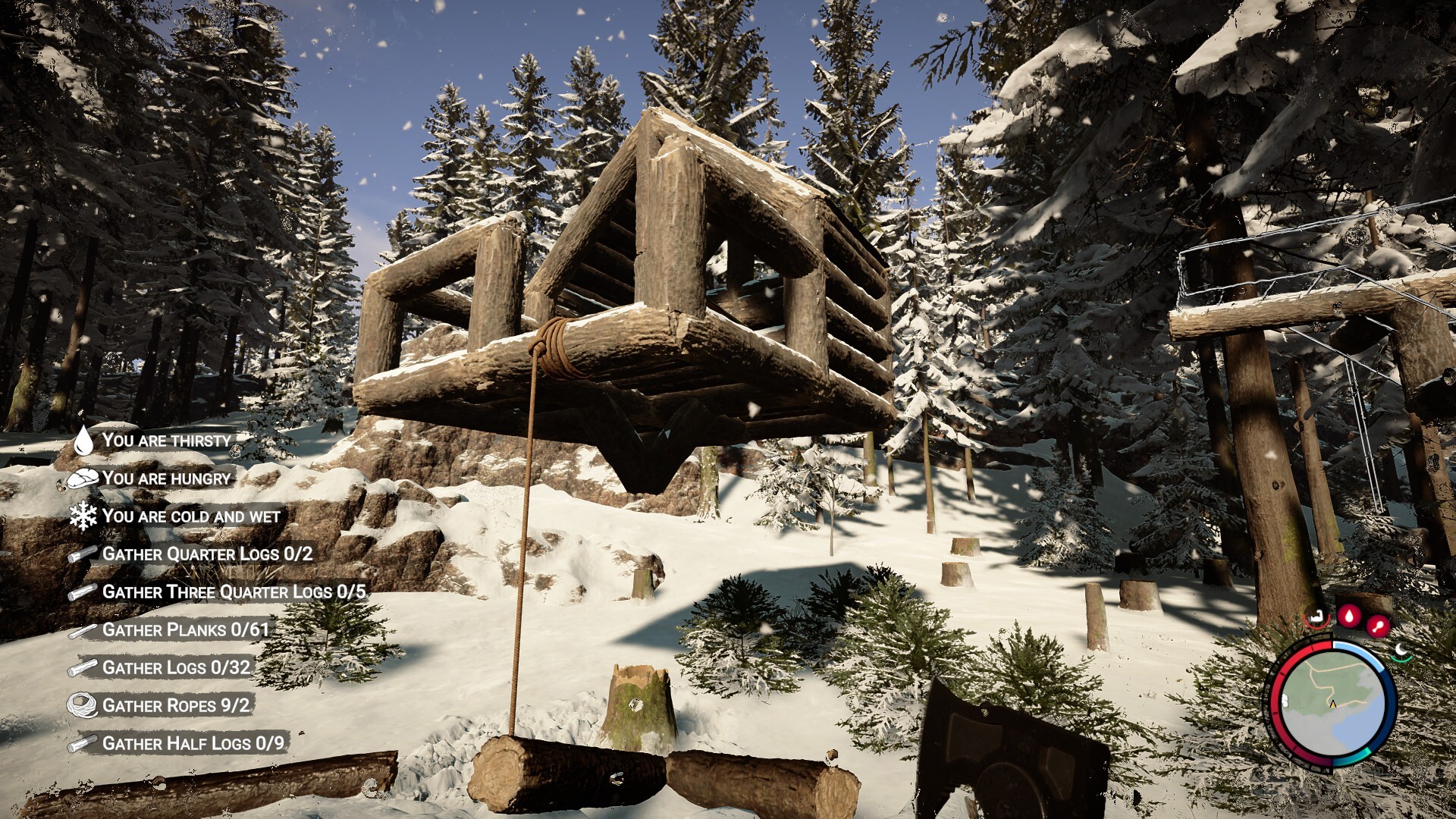Screen dimensions: 1456x819
Task: Click the moon icon near the minimap
Action: (x=1401, y=651)
